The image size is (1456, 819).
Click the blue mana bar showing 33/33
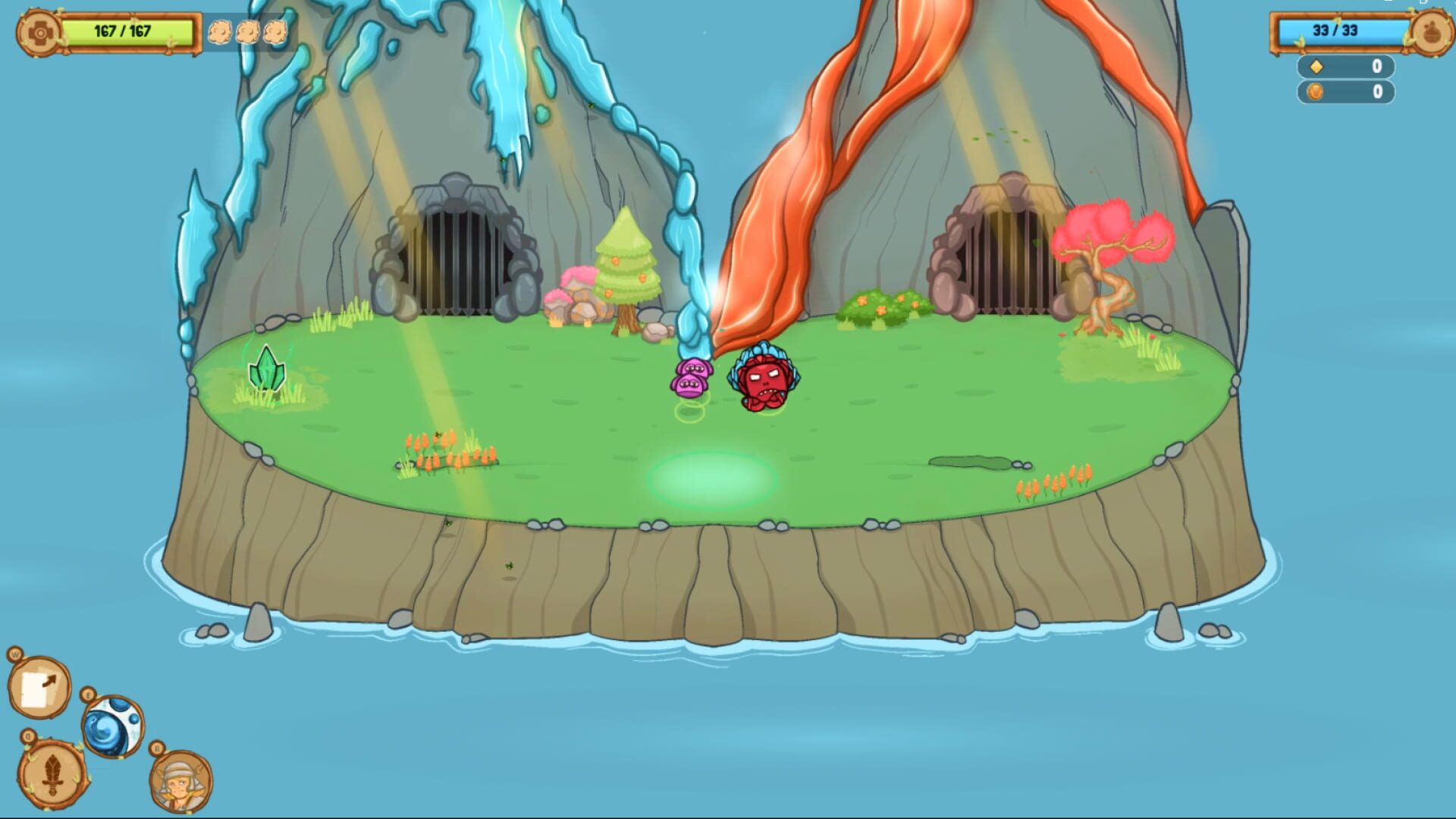point(1339,30)
